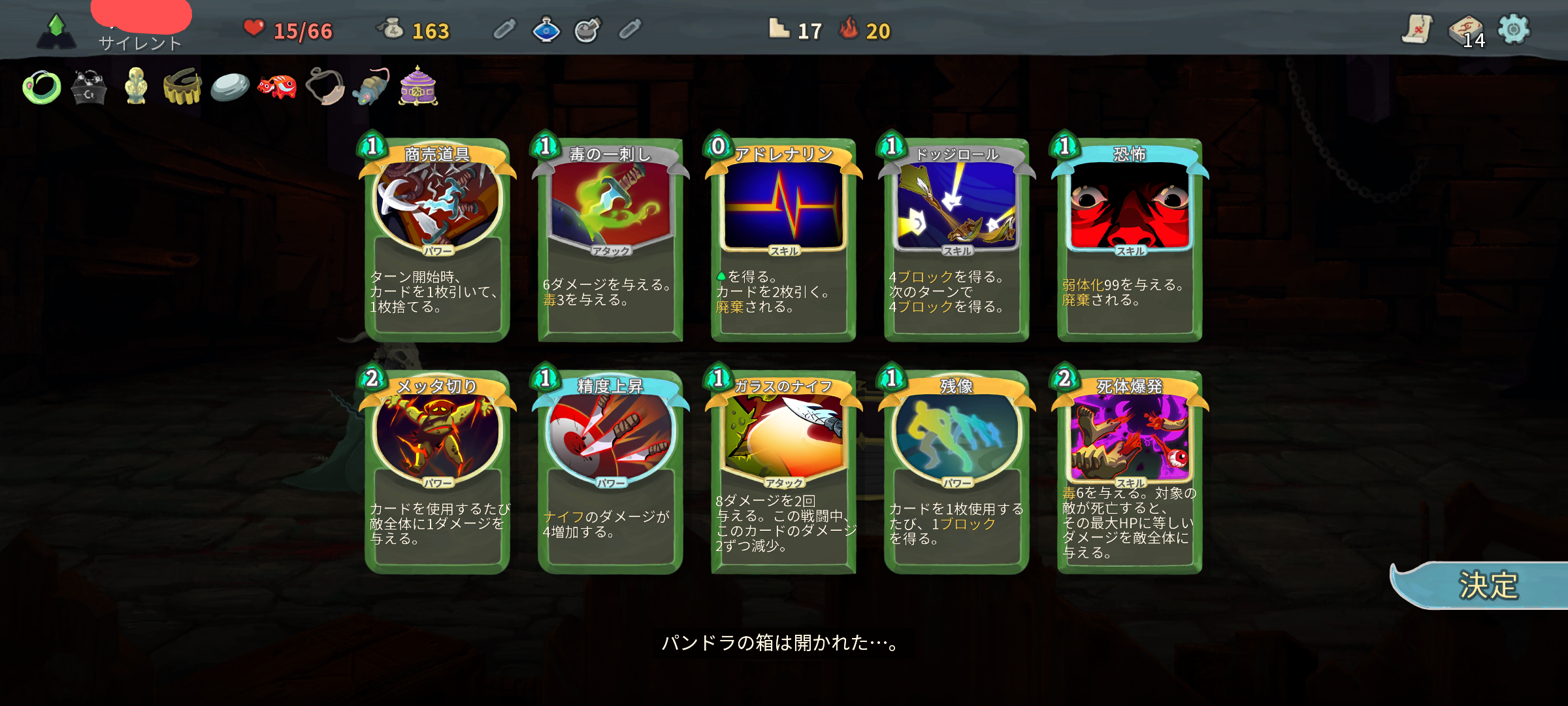
Task: Inspect the red fish relic
Action: [277, 86]
